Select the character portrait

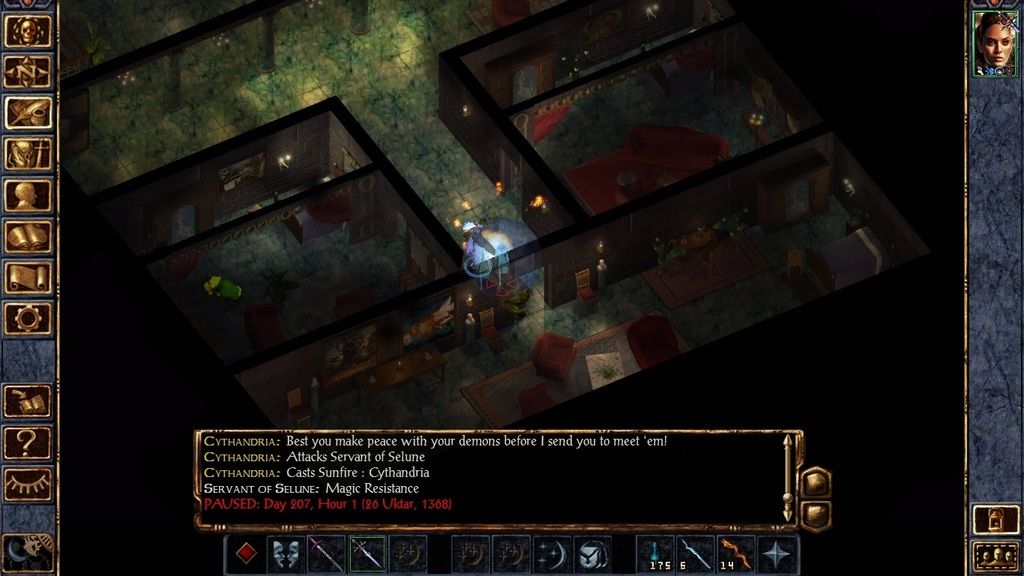coord(995,42)
